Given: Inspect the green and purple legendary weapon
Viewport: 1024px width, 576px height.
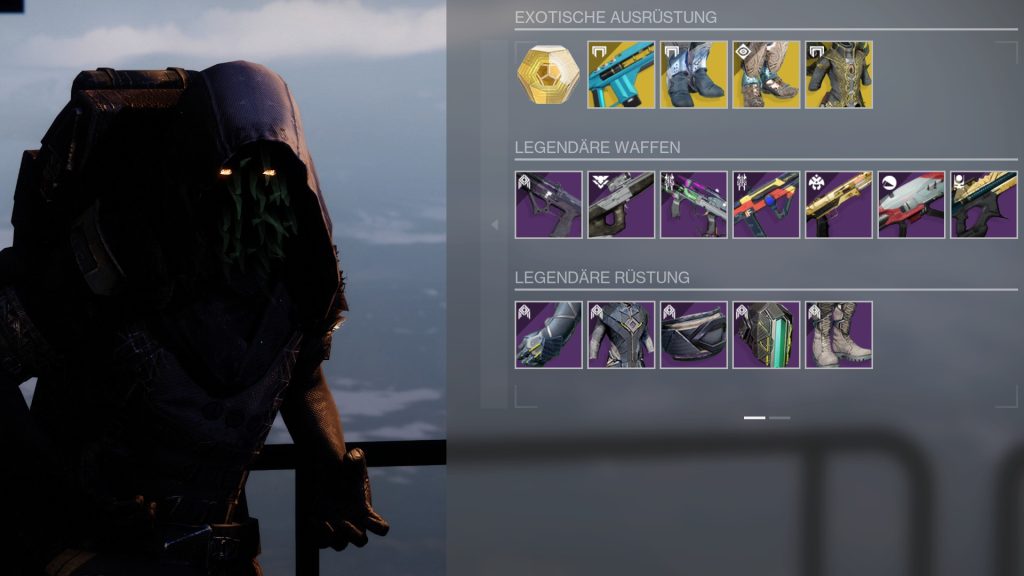Looking at the screenshot, I should tap(694, 205).
